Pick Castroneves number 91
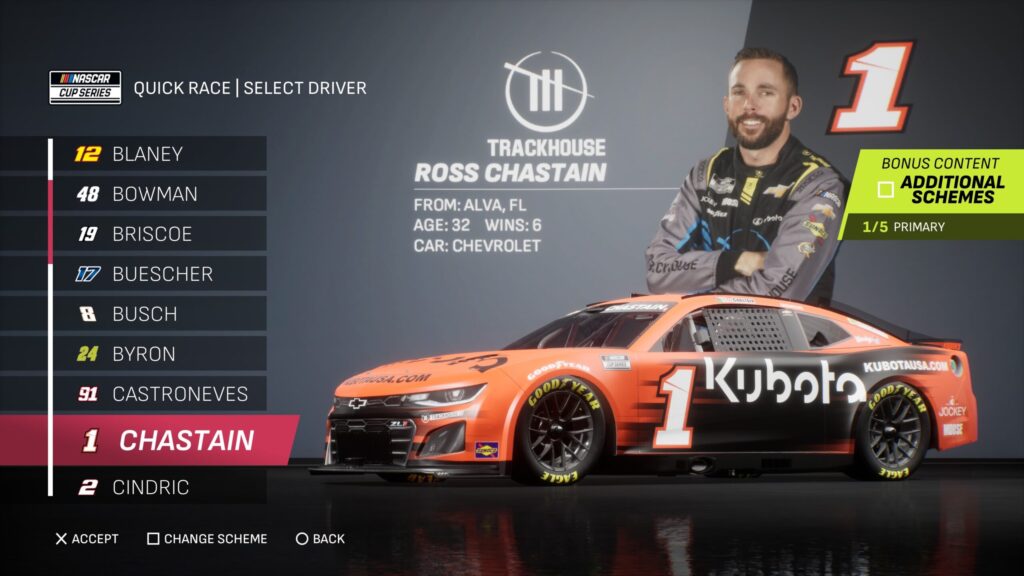The image size is (1024, 576). point(158,394)
